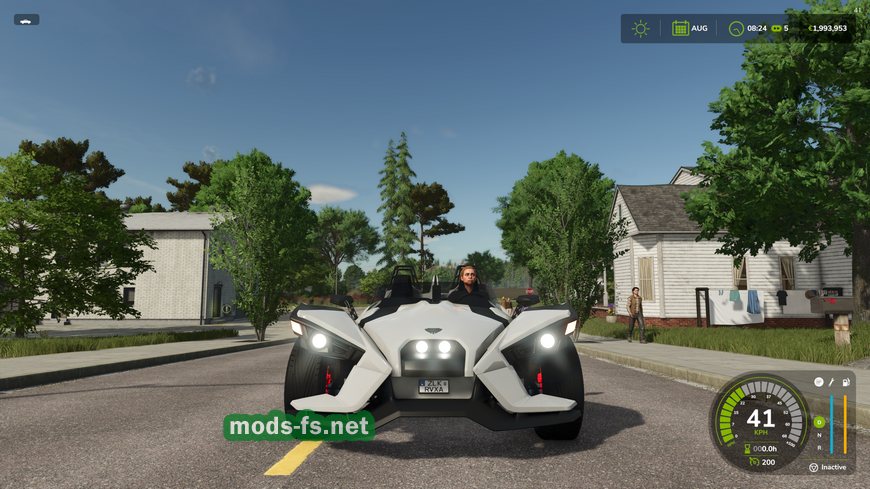Click the time acceleration icon
870x489 pixels.
coord(774,28)
